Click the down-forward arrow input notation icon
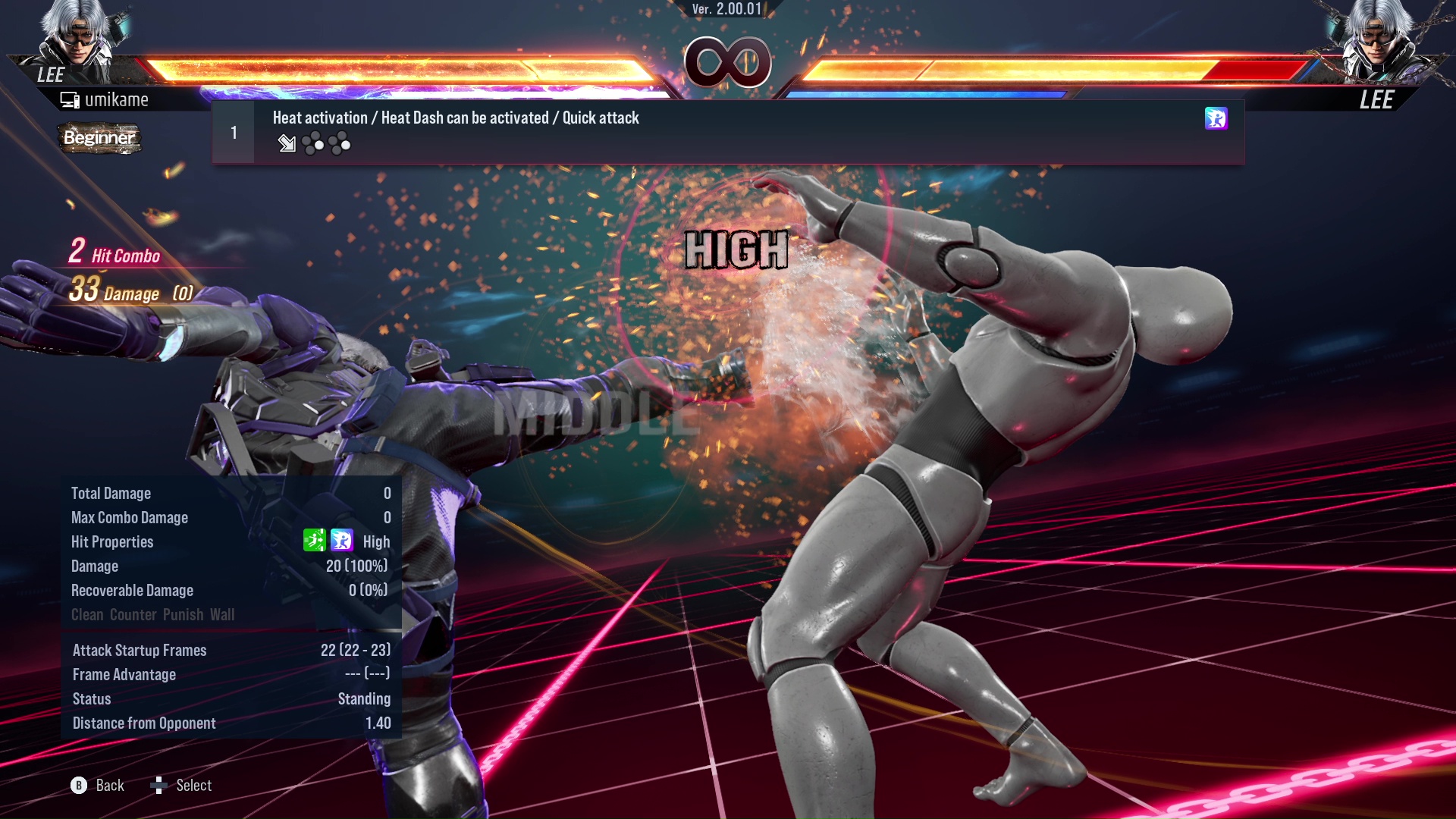The height and width of the screenshot is (819, 1456). pos(287,143)
